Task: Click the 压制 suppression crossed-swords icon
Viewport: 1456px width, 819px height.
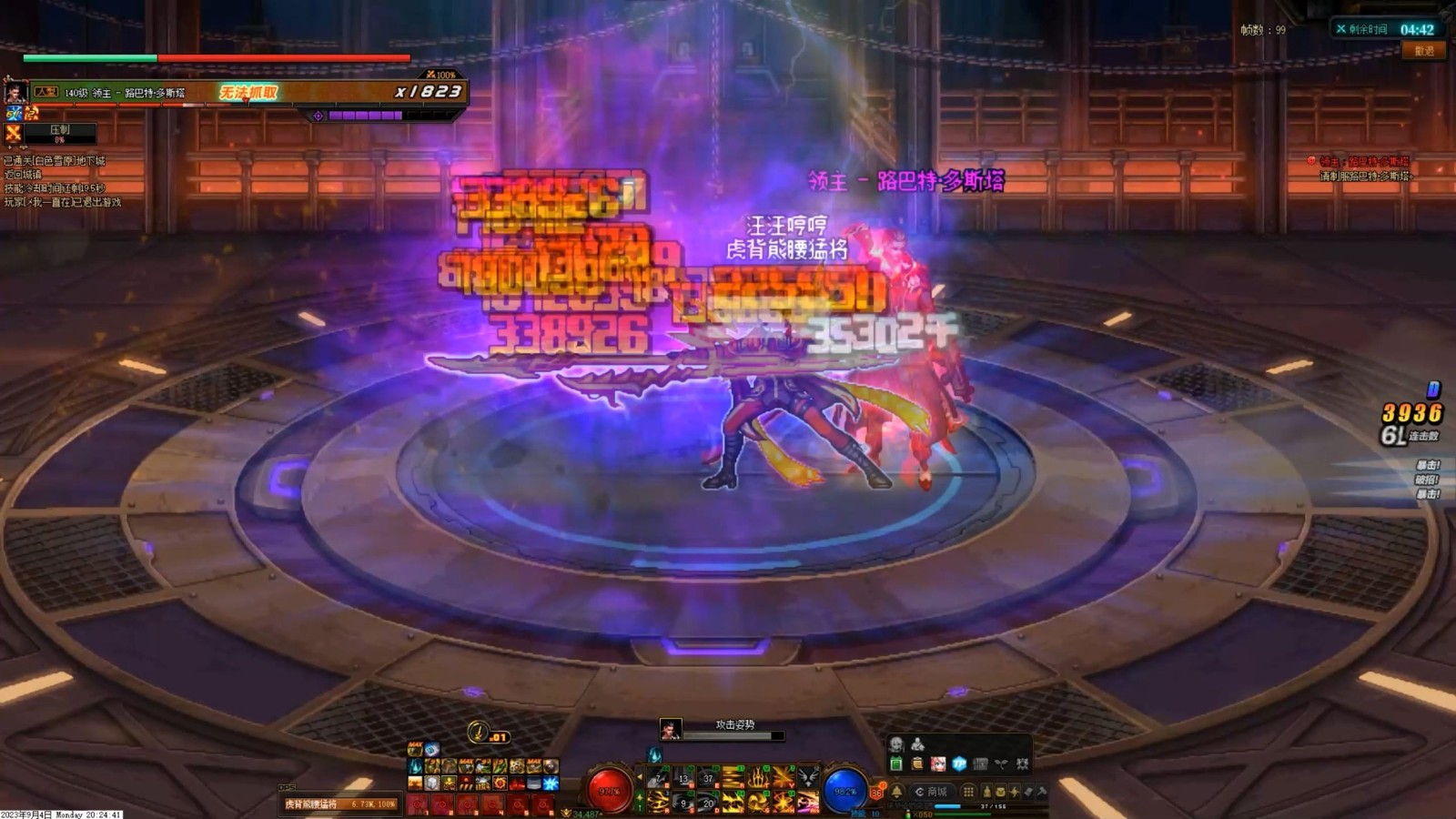Action: [14, 134]
